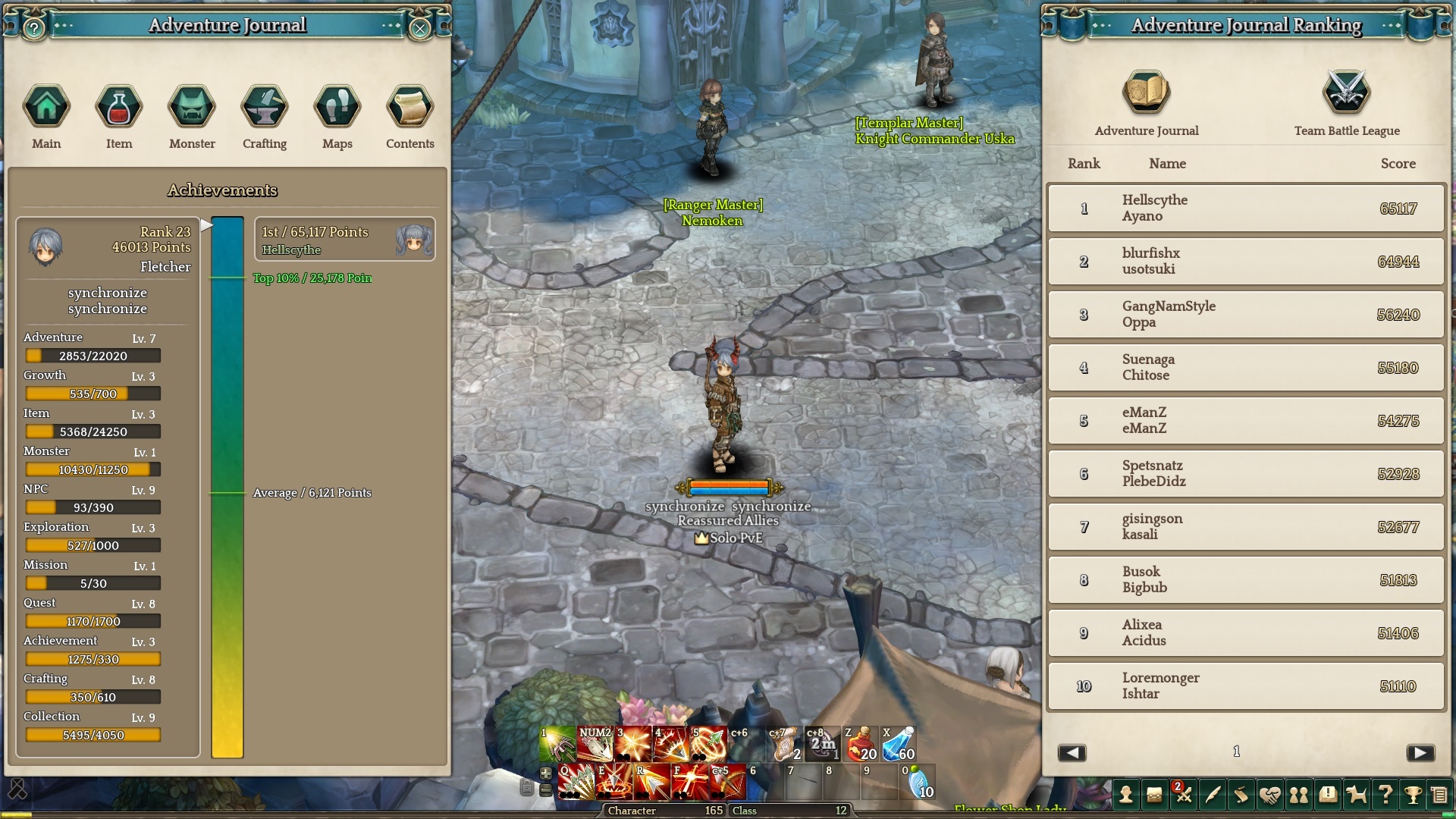Select the Team Battle League ranking
The height and width of the screenshot is (819, 1456).
1347,93
